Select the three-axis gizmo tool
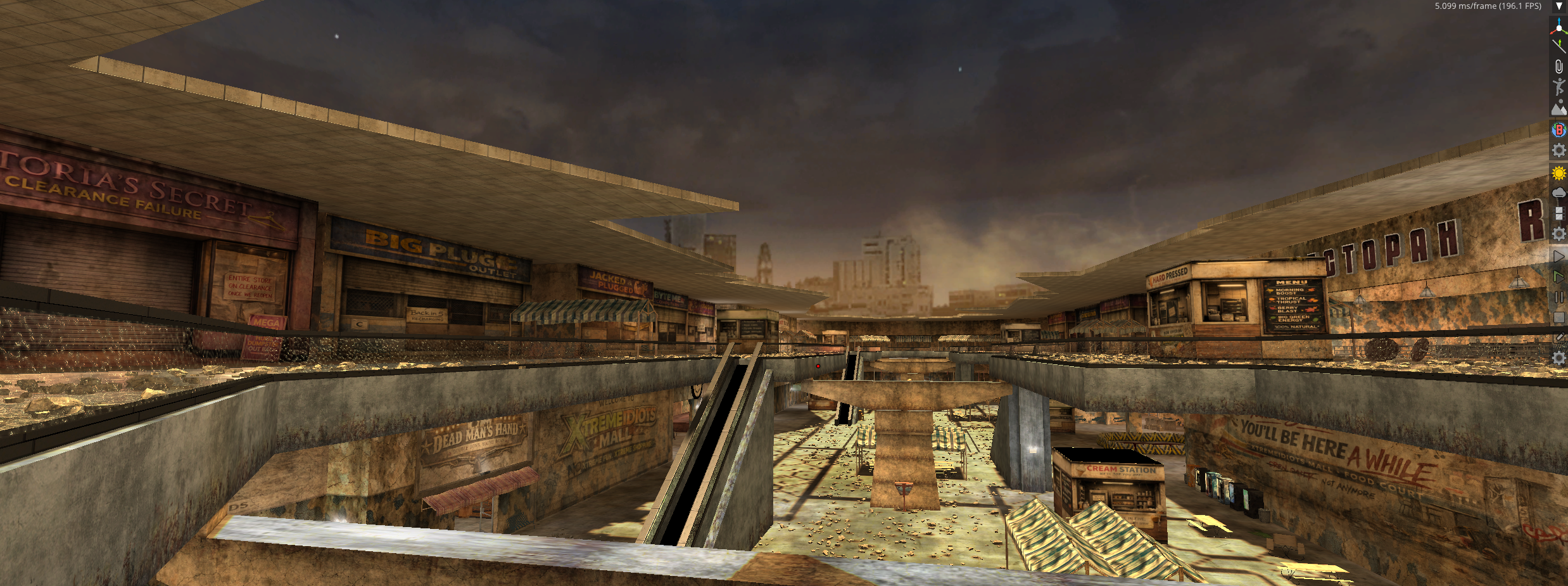This screenshot has height=586, width=1568. pos(1559,26)
